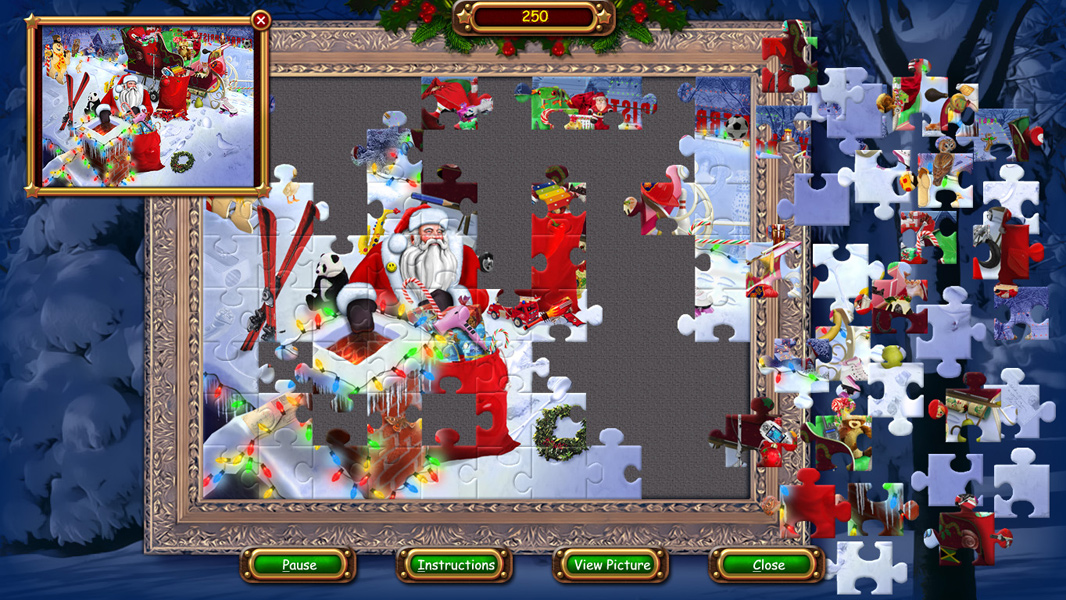
Task: Pause the jigsaw puzzle game
Action: [298, 565]
